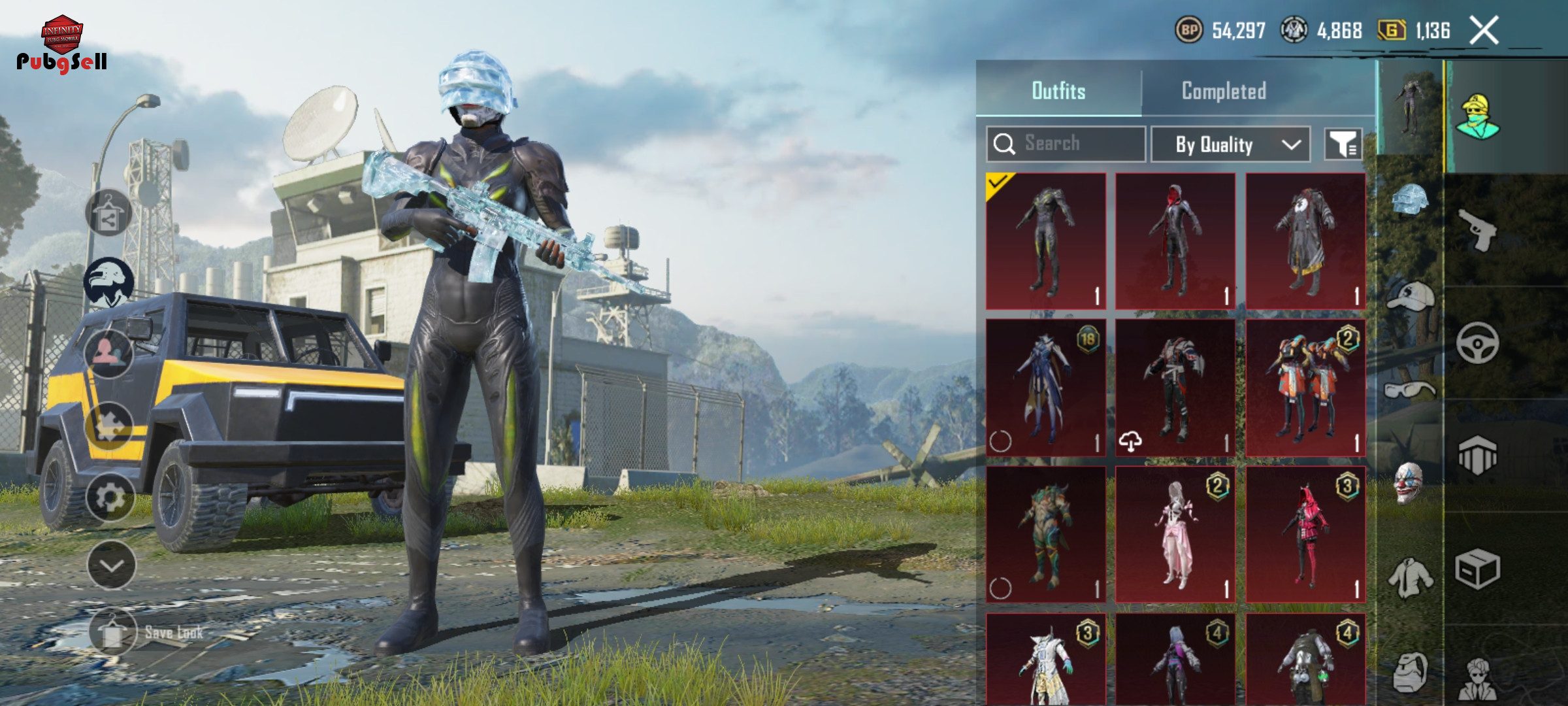Screen dimensions: 1568x706
Task: Open the steering wheel vehicle category
Action: pos(1478,343)
